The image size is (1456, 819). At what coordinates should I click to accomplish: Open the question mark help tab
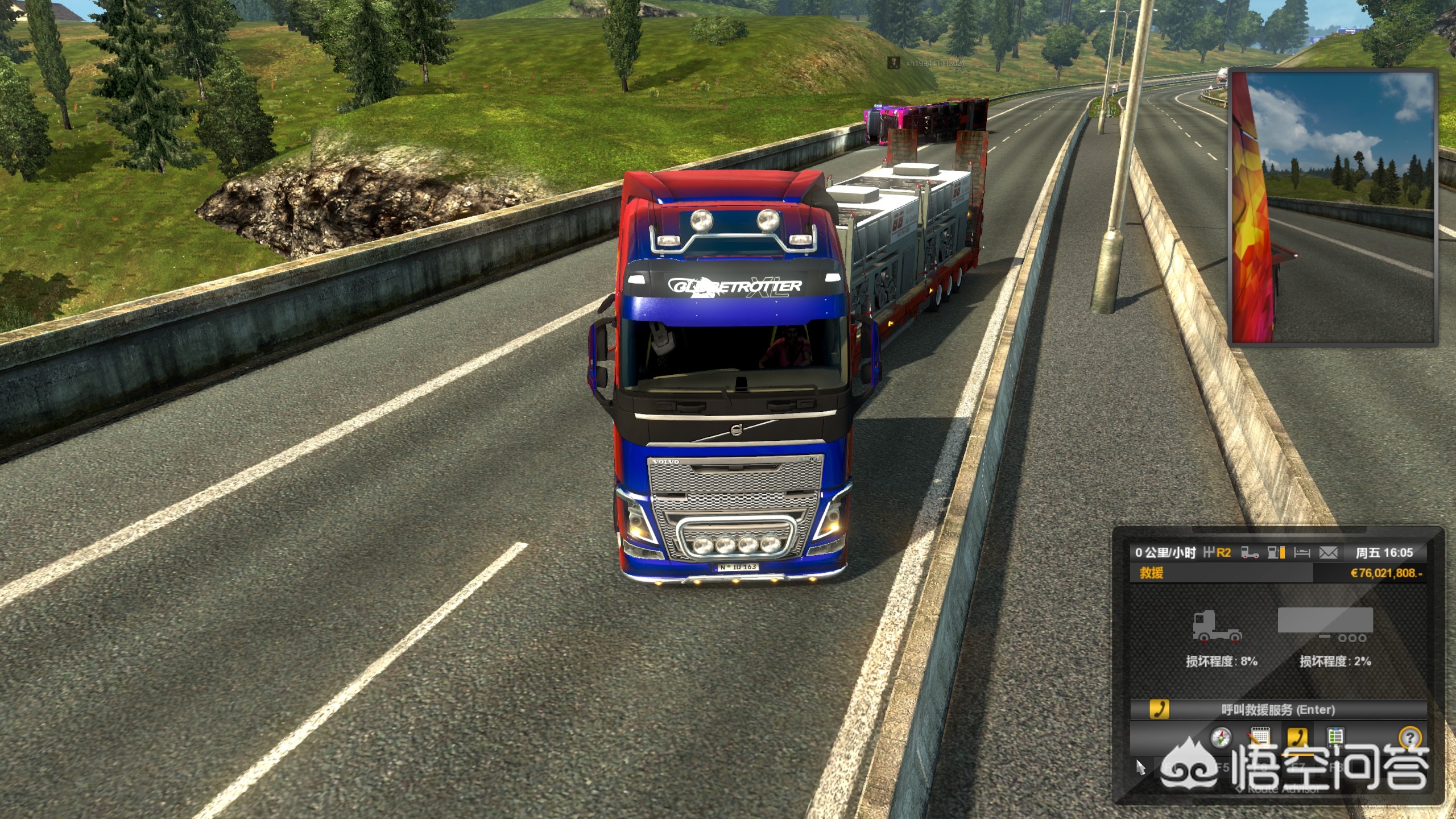pos(1409,738)
